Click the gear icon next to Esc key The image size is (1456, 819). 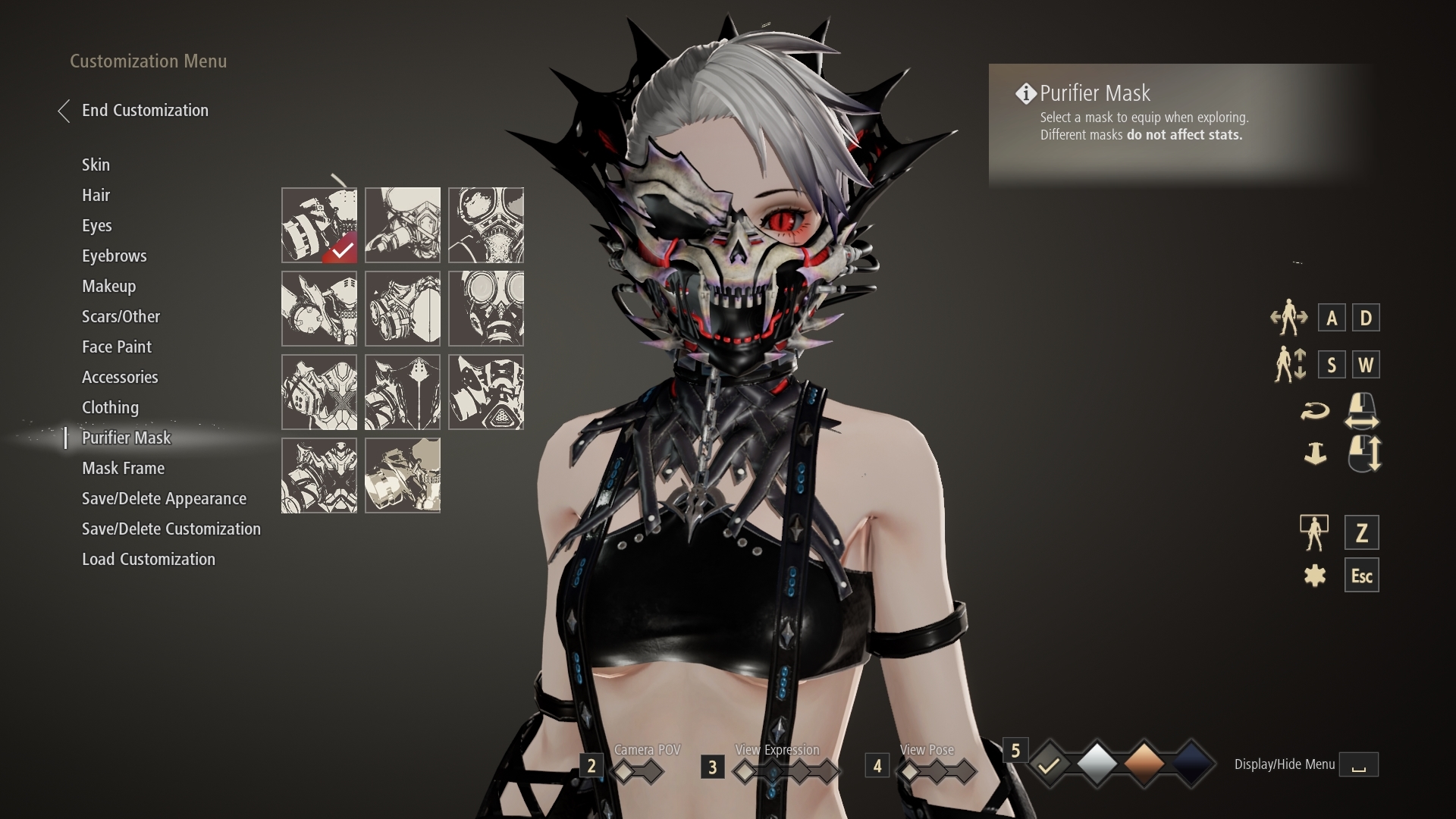[x=1316, y=575]
